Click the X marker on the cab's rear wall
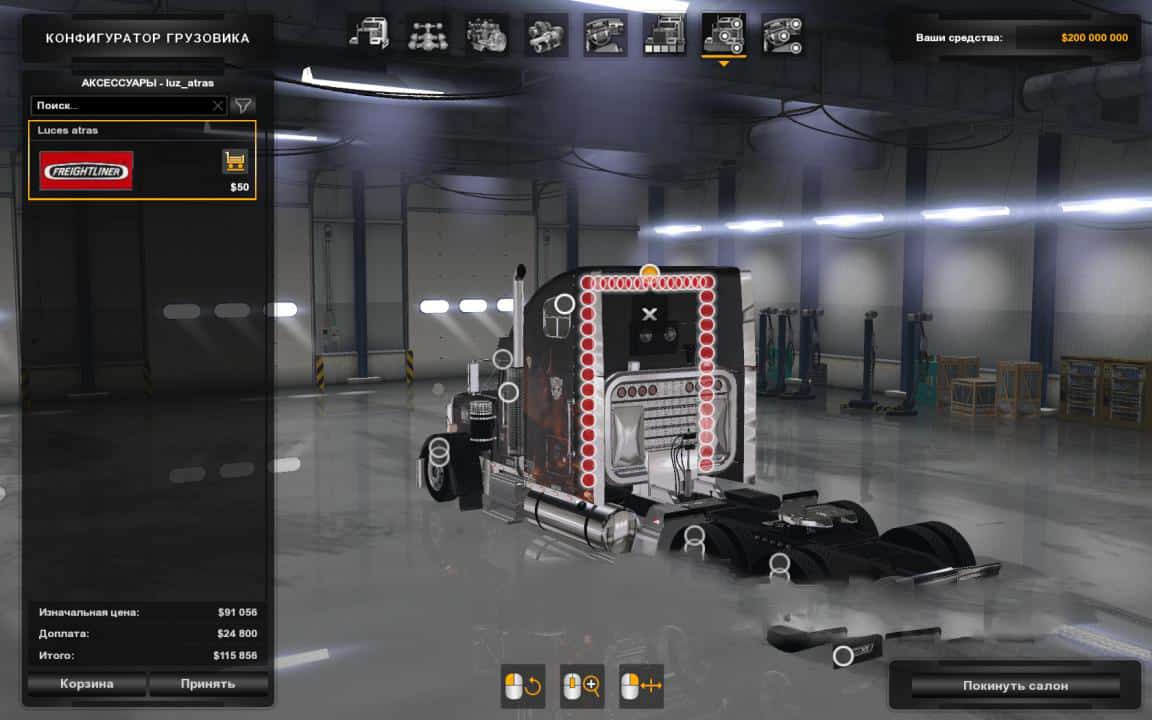The height and width of the screenshot is (720, 1152). point(649,314)
